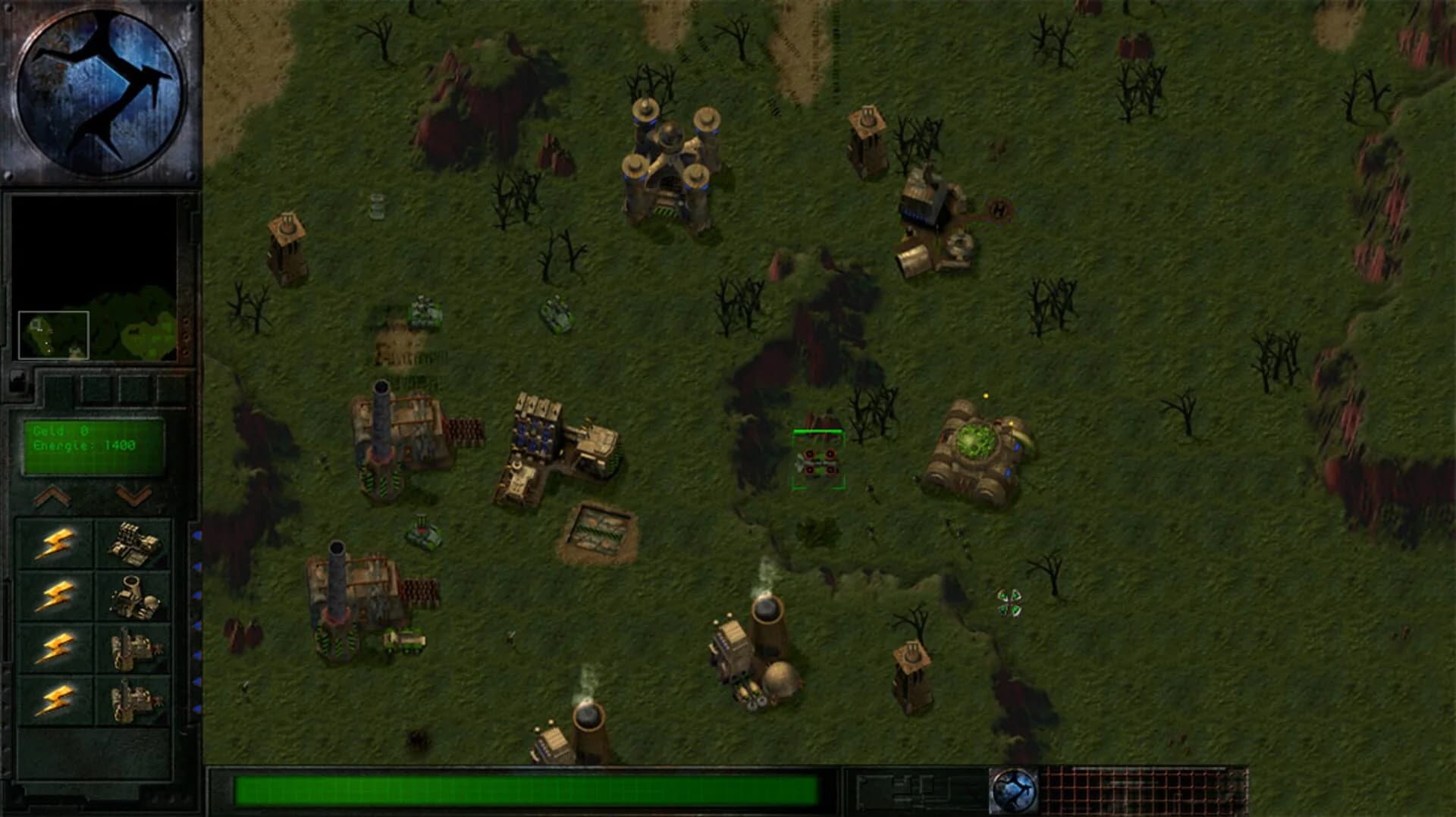The width and height of the screenshot is (1456, 817).
Task: Enable the blue triangle next to the third build slot
Action: (x=199, y=648)
